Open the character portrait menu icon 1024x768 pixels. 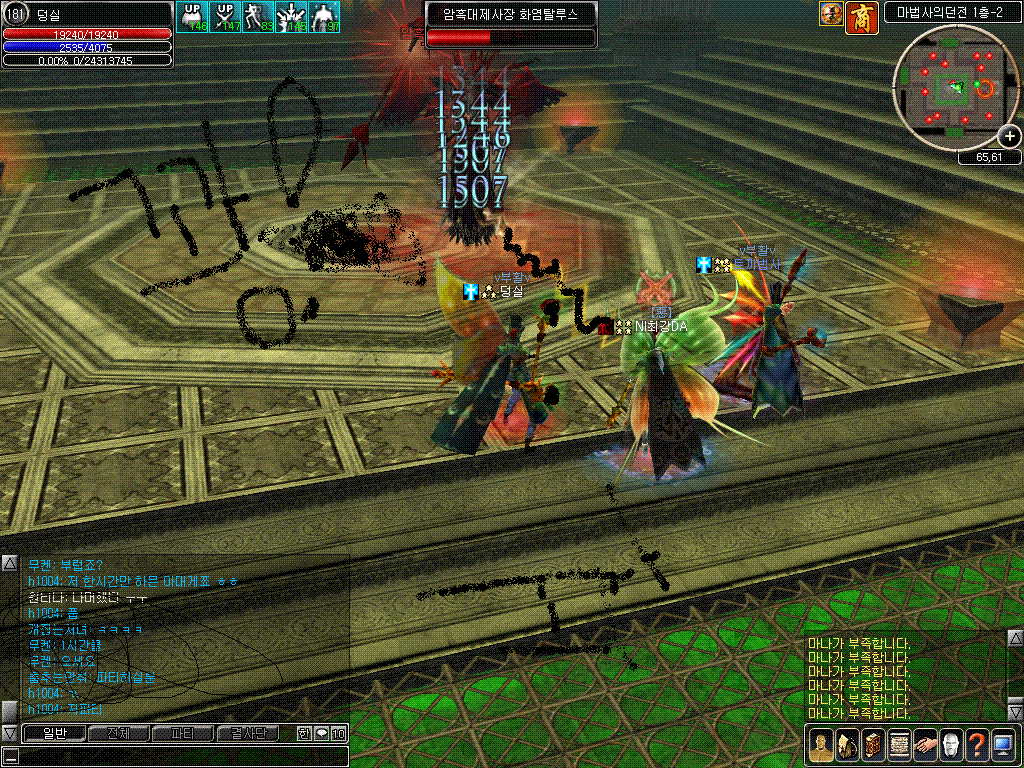click(x=820, y=745)
